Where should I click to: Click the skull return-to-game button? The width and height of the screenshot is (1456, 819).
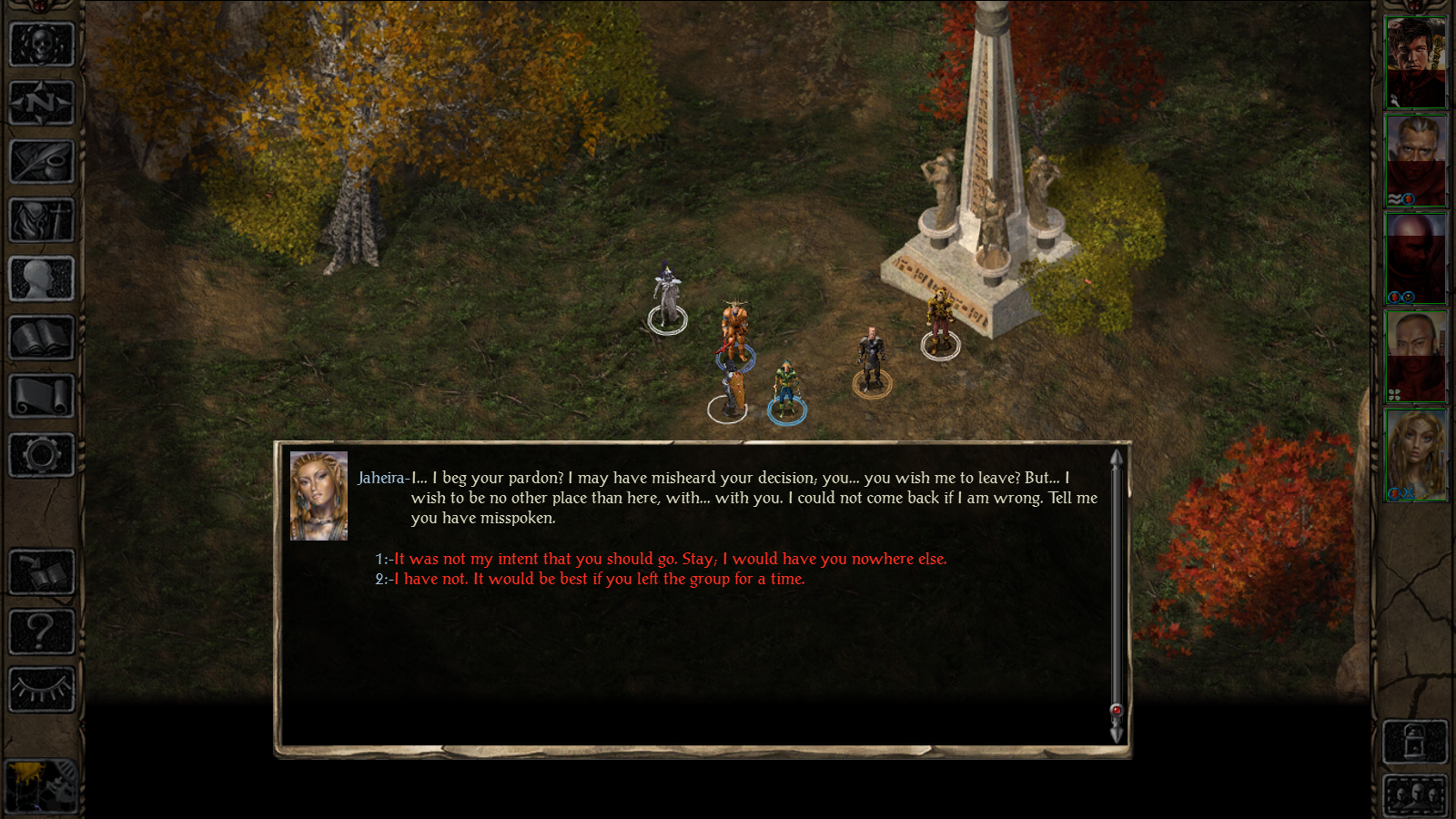(x=41, y=43)
